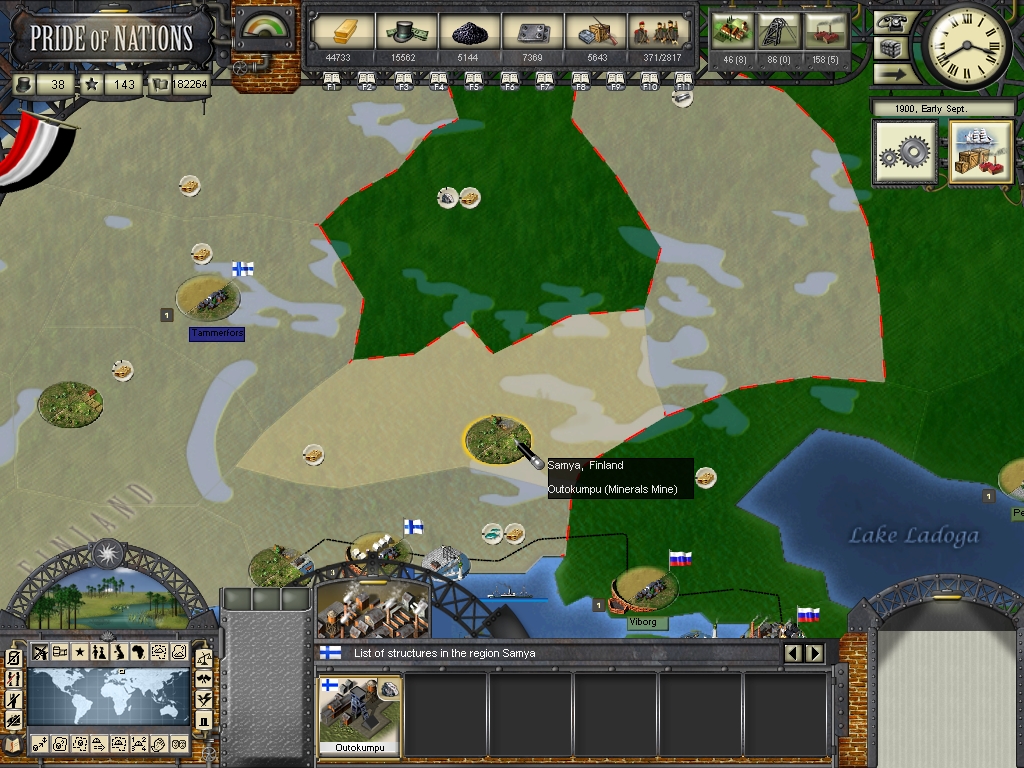Click the balance scales button

point(204,658)
